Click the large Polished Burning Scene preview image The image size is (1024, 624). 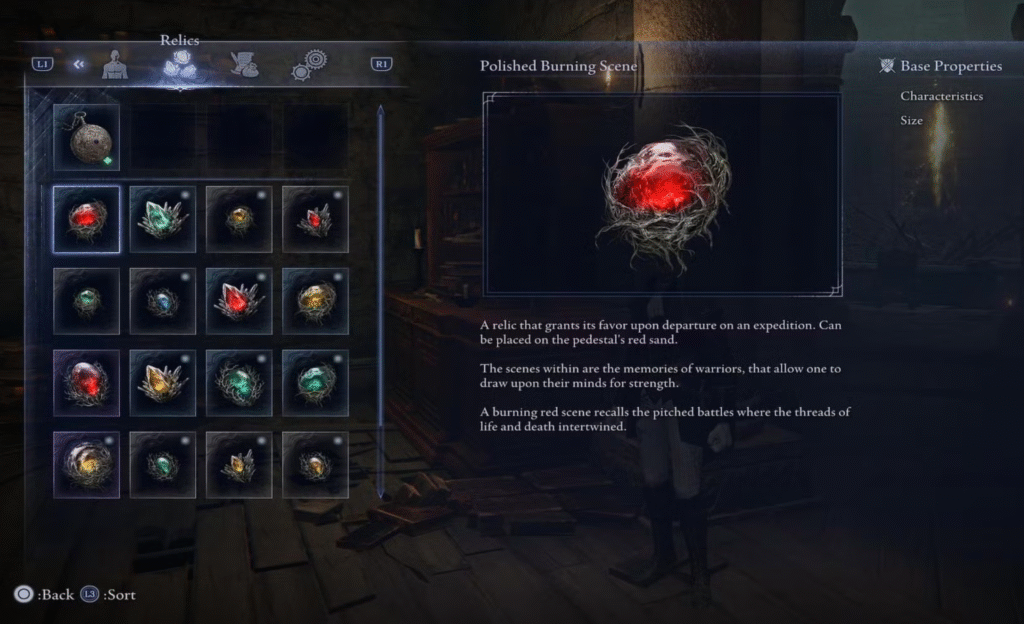coord(663,194)
